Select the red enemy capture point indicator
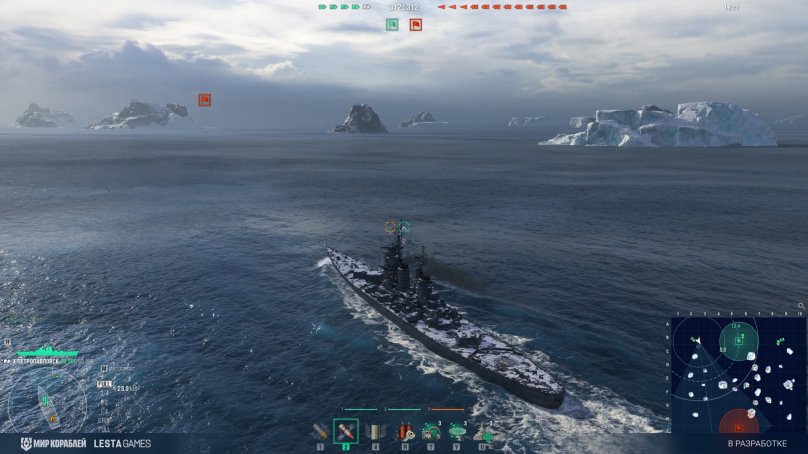Viewport: 808px width, 454px height. 415,24
